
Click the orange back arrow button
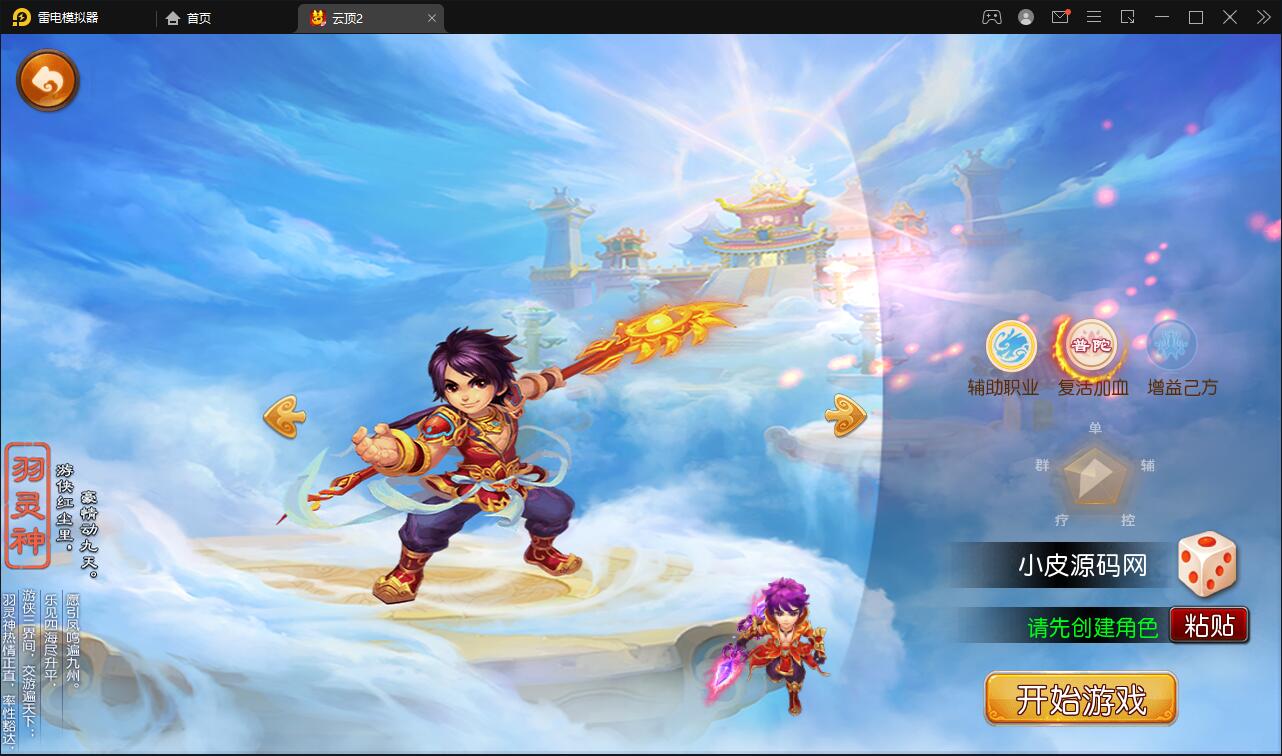point(47,81)
